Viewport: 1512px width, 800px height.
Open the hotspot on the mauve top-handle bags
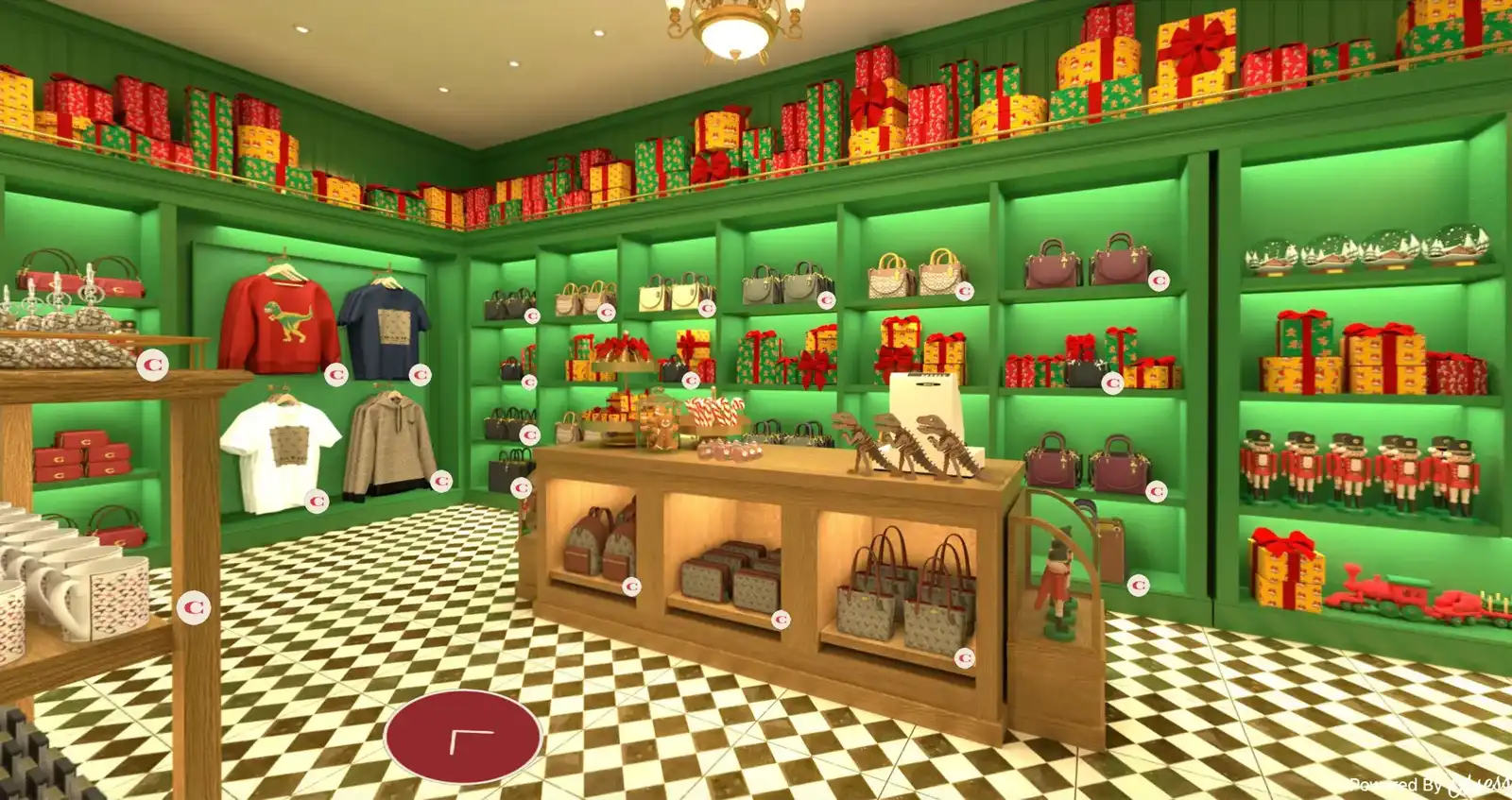tap(1159, 281)
